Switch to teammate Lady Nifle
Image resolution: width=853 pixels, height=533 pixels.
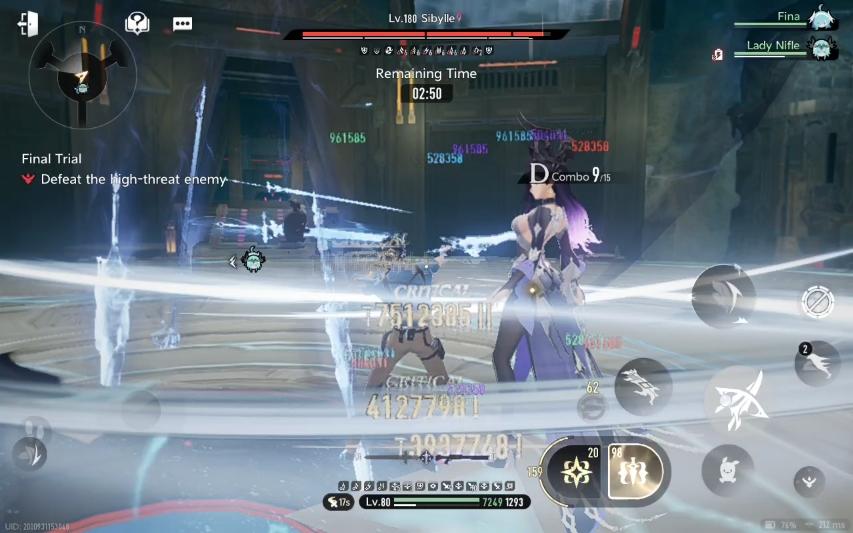(820, 46)
